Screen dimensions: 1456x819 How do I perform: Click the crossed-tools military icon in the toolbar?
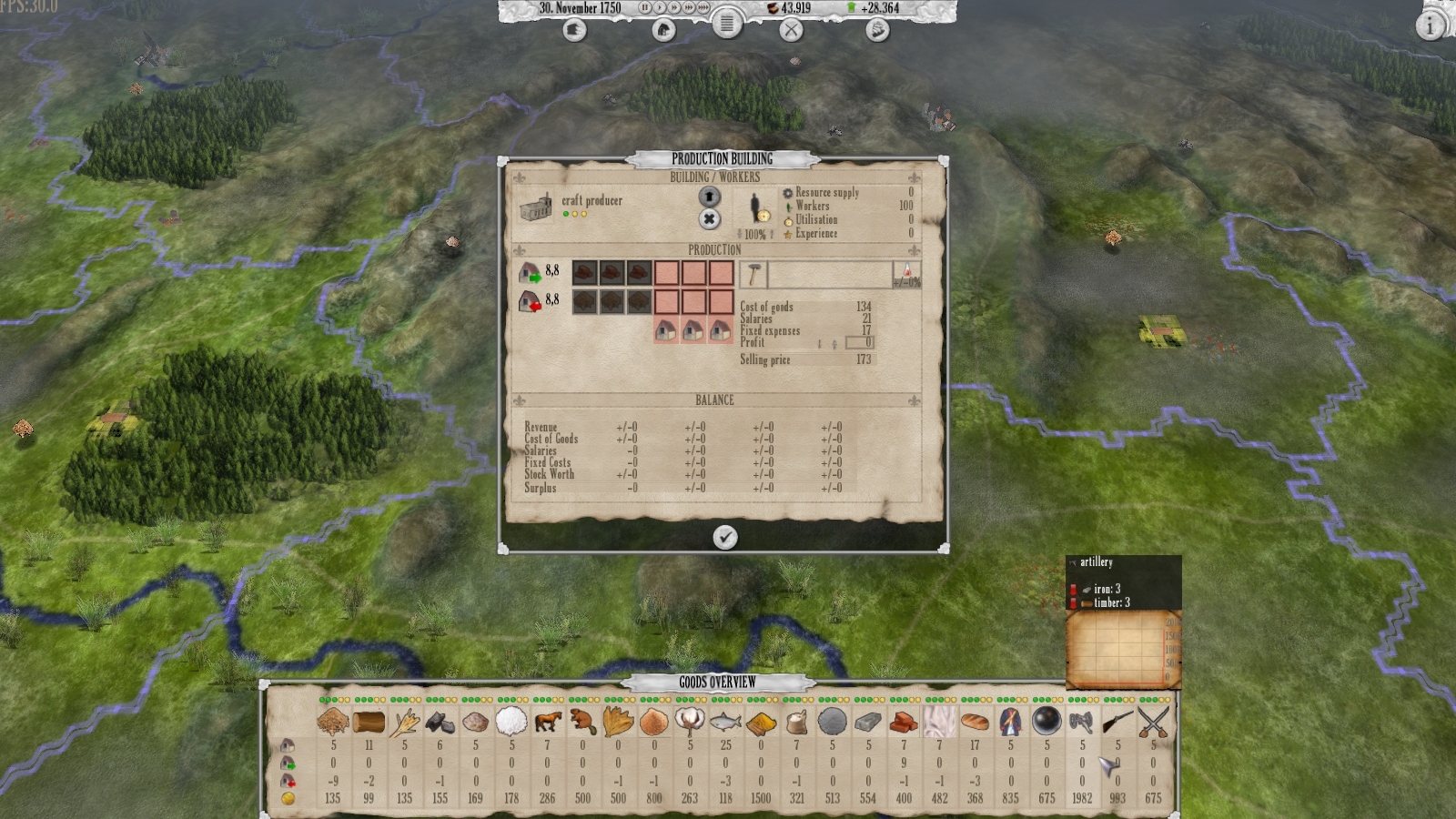(x=791, y=29)
